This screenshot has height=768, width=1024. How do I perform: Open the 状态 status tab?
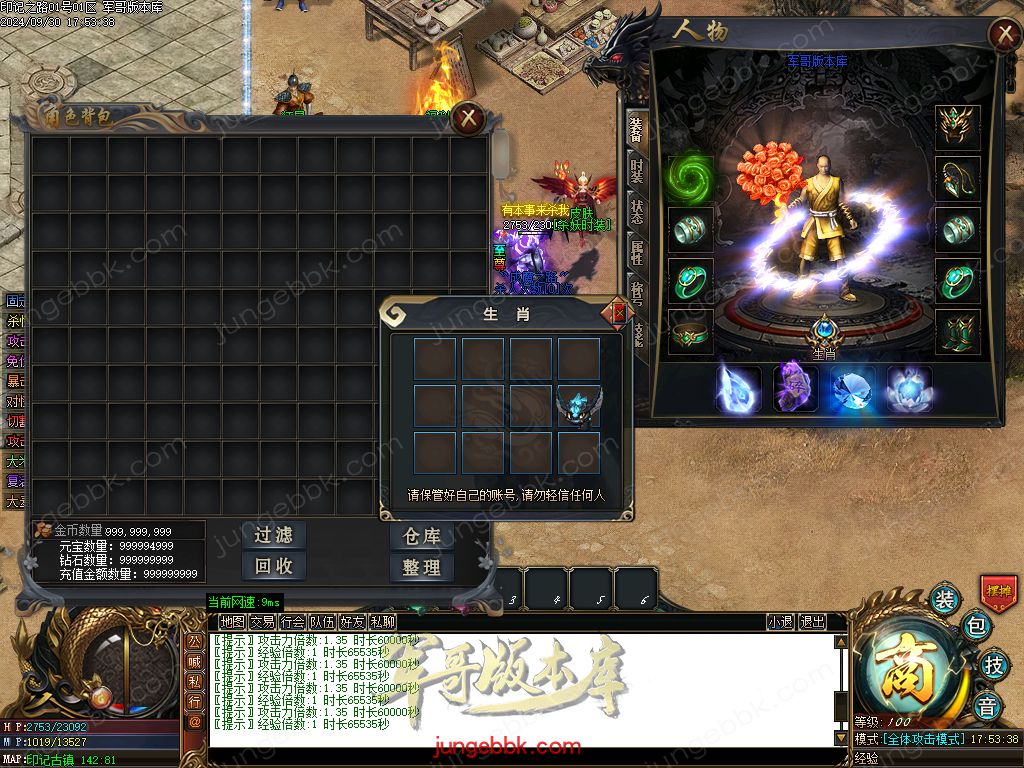[x=637, y=212]
